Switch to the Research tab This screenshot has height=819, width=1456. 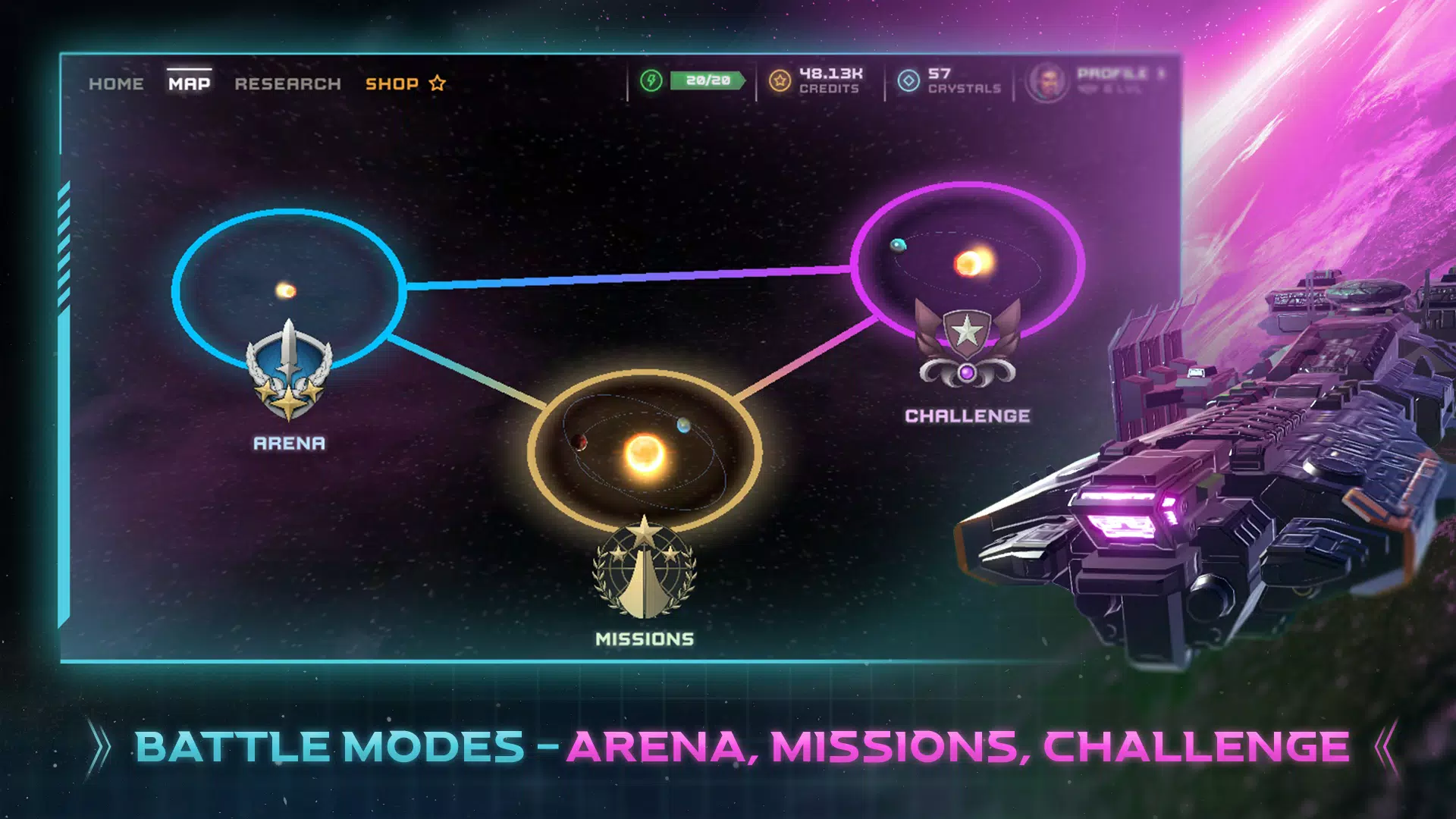(x=287, y=83)
